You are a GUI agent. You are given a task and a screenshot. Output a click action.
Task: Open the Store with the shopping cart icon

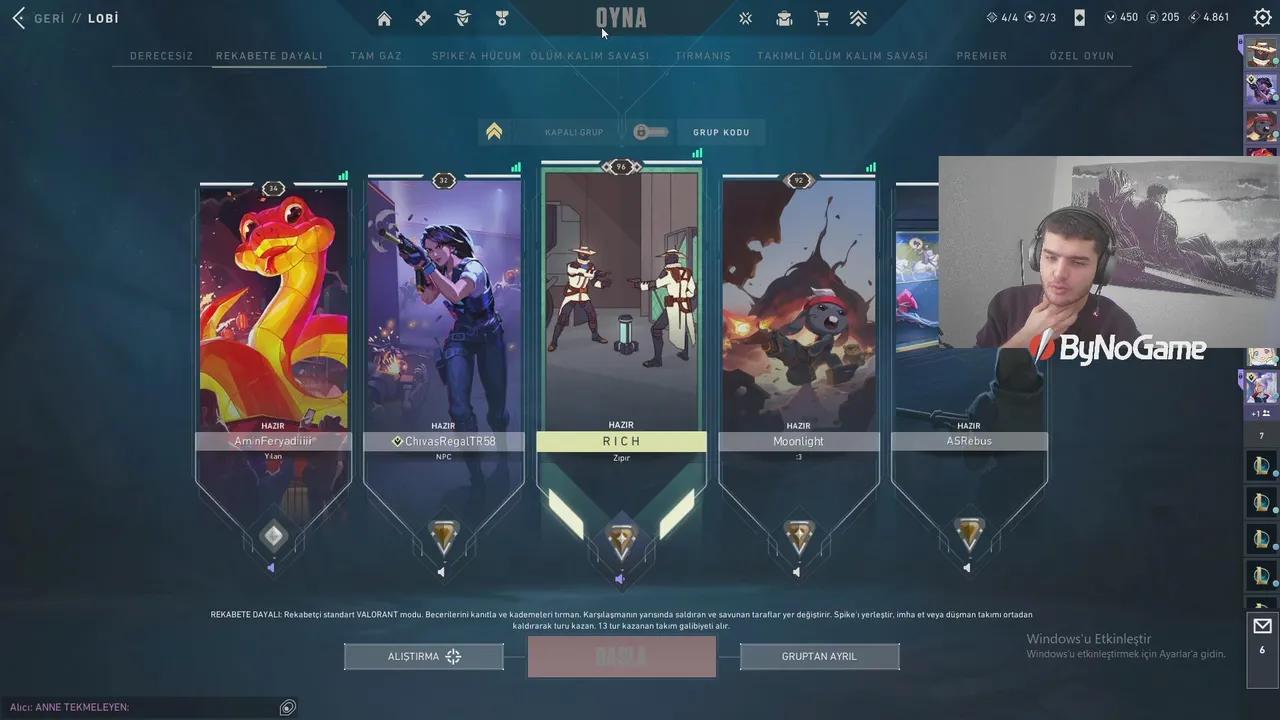click(x=822, y=18)
